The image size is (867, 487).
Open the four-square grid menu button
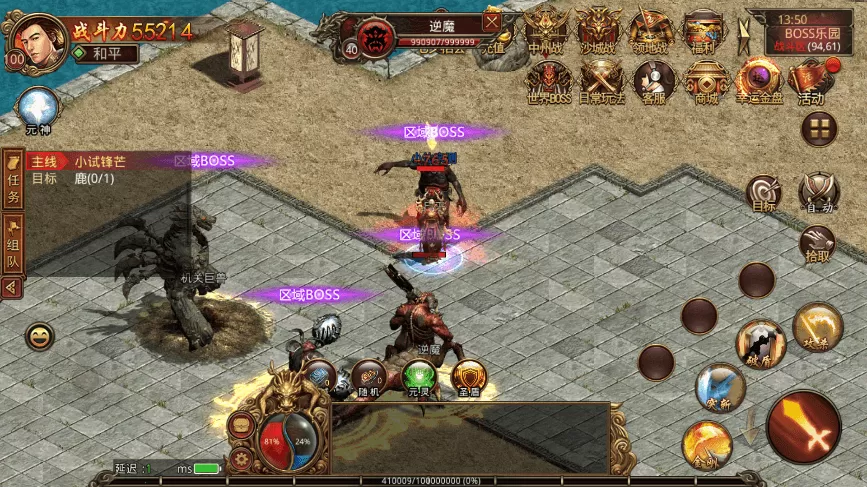pos(819,128)
